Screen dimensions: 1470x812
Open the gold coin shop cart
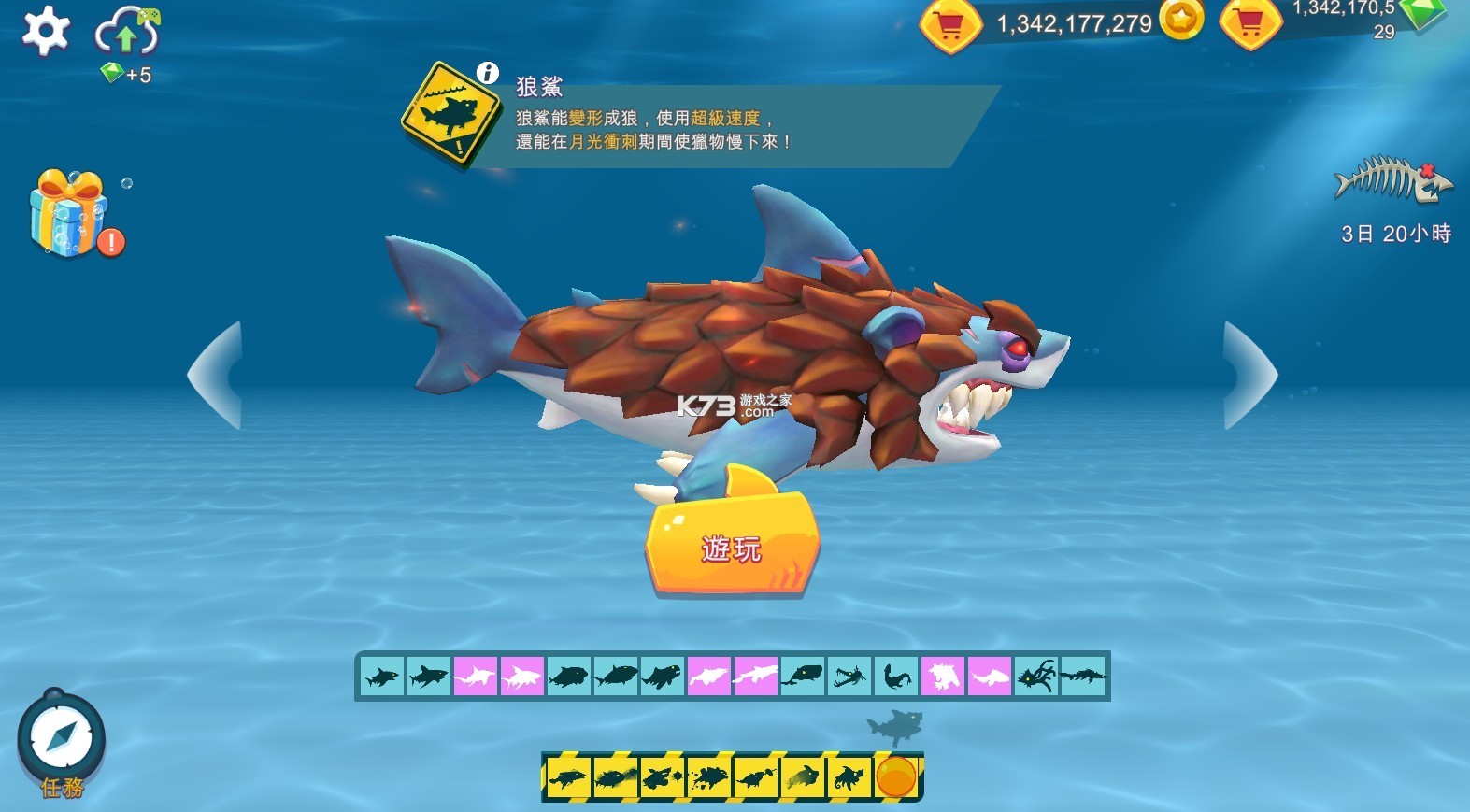(949, 26)
